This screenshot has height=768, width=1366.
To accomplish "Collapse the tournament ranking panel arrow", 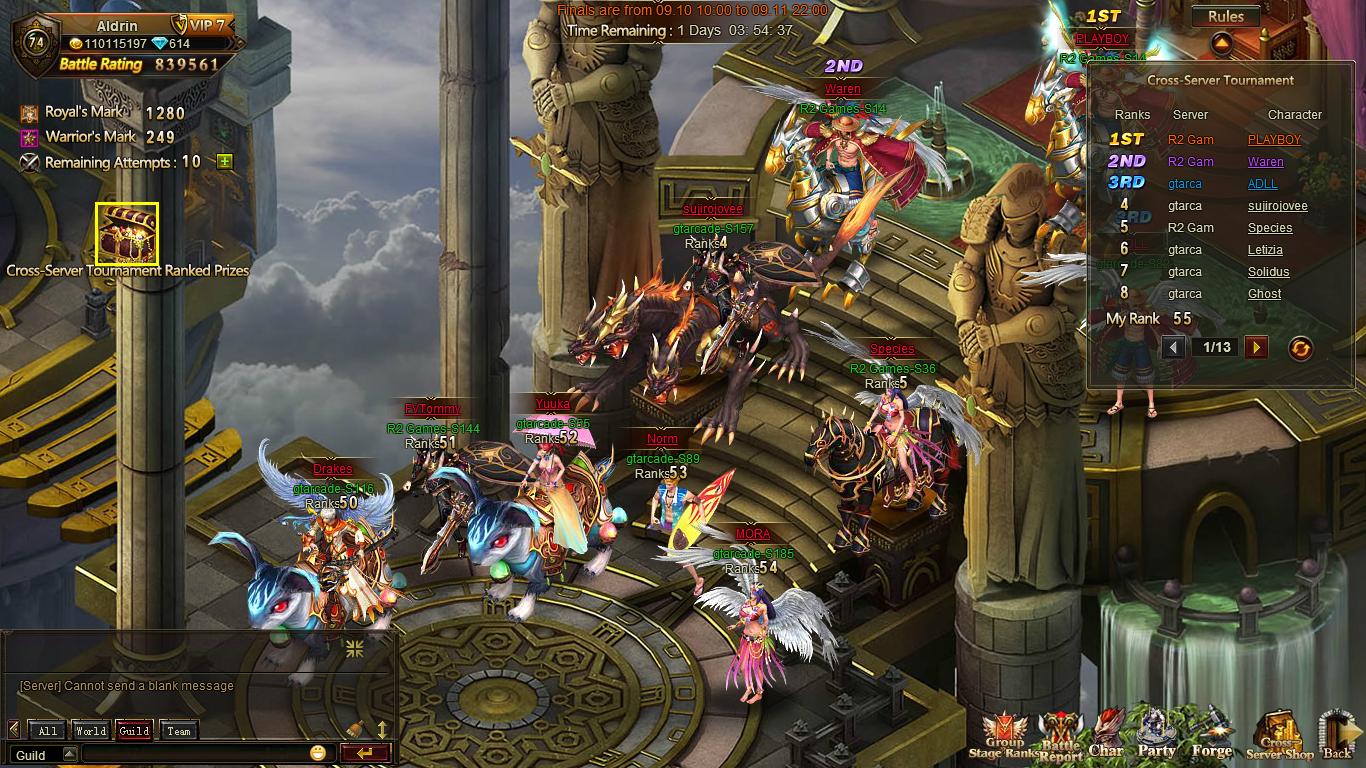I will pyautogui.click(x=1221, y=44).
